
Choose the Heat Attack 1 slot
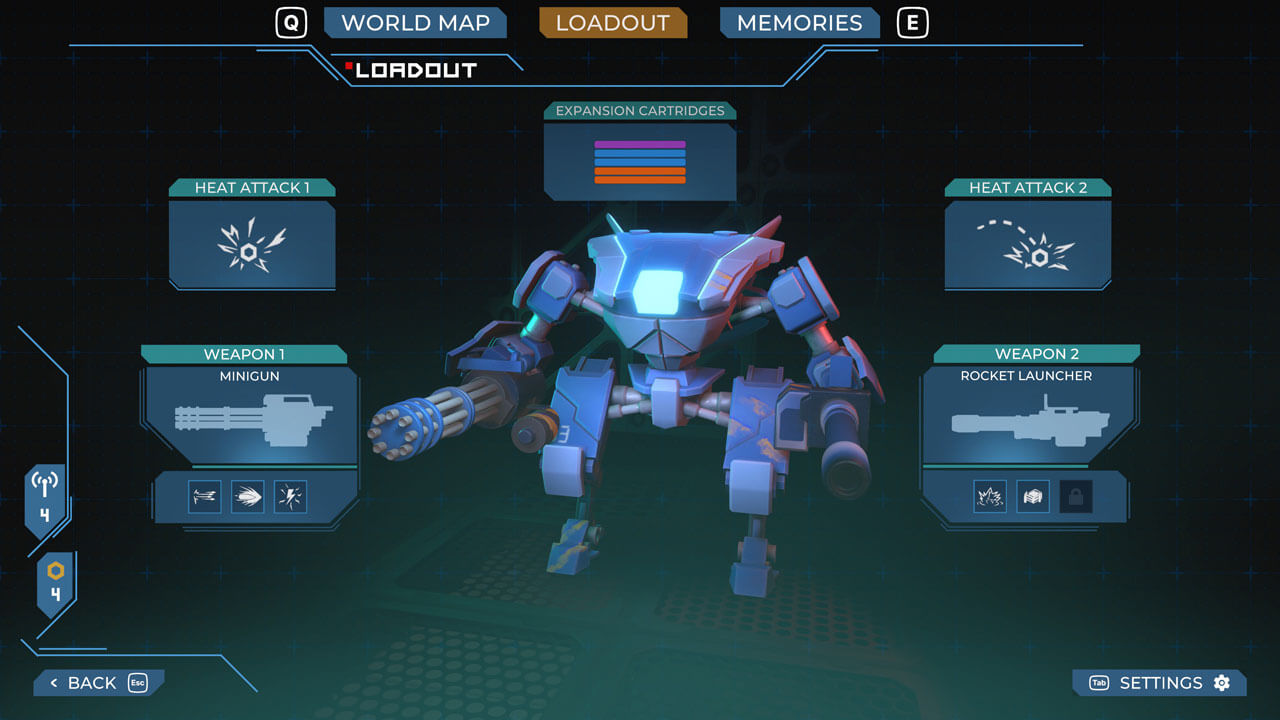(251, 244)
